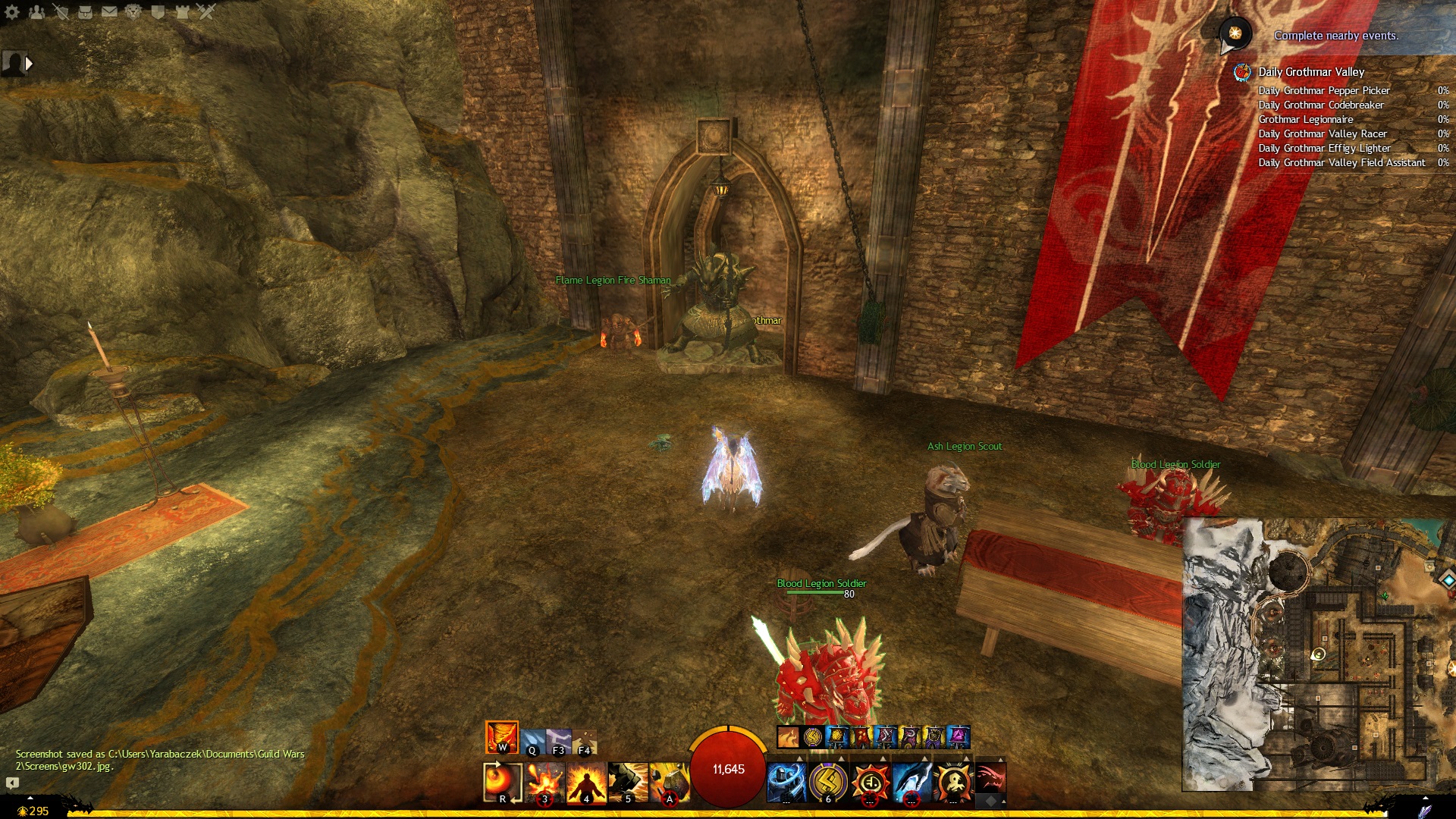
Task: Open the mail envelope icon
Action: tap(109, 12)
